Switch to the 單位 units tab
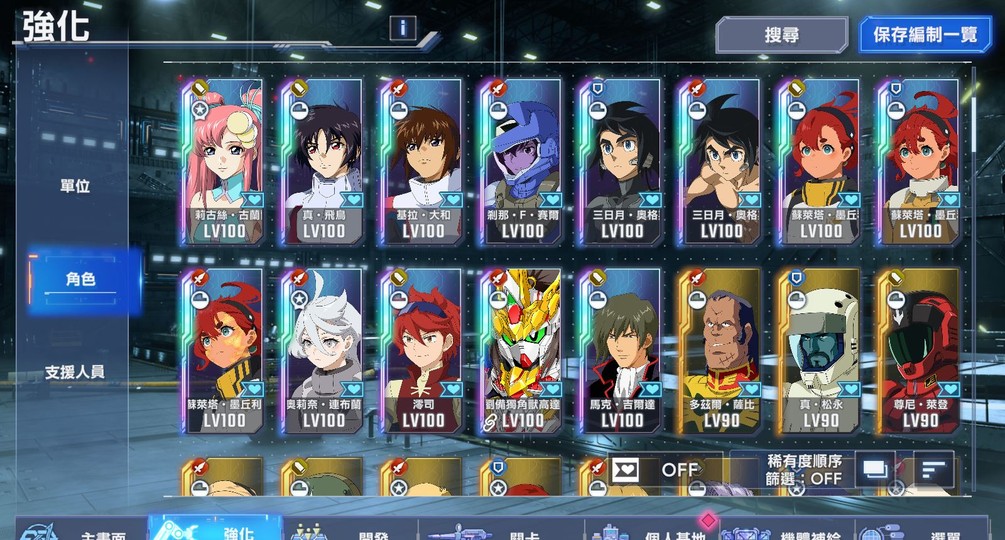Viewport: 1005px width, 540px height. 75,186
